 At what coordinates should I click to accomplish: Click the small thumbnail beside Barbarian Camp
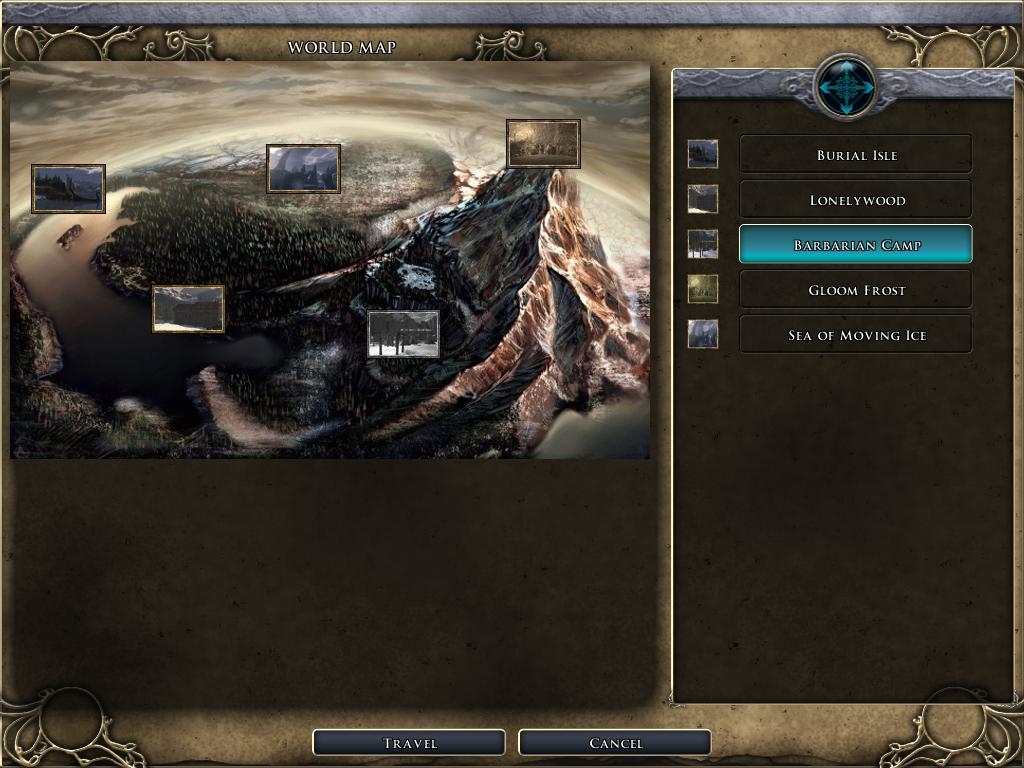(x=703, y=244)
